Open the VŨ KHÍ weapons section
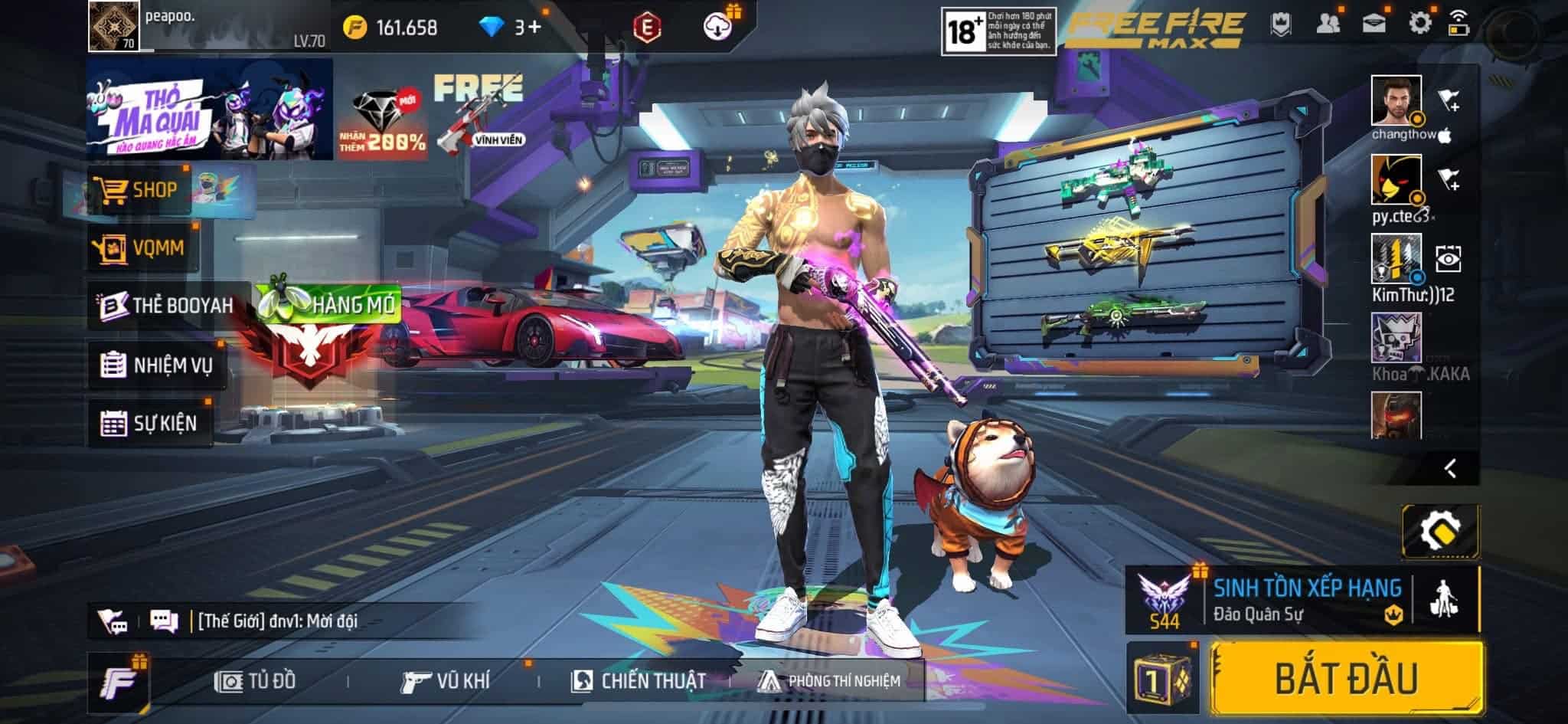The image size is (1568, 724). click(446, 680)
